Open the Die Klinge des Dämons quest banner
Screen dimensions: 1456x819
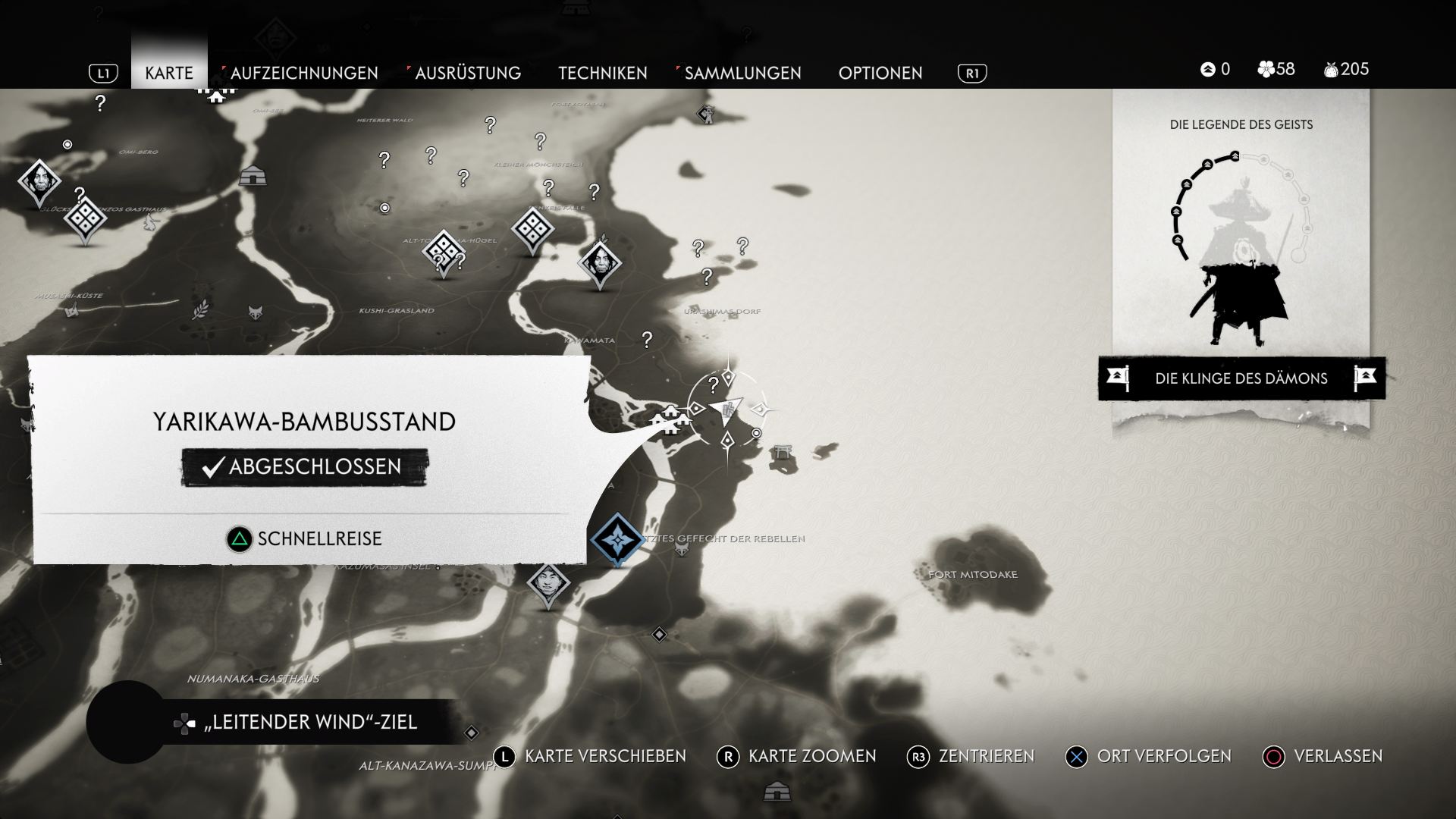(1241, 378)
